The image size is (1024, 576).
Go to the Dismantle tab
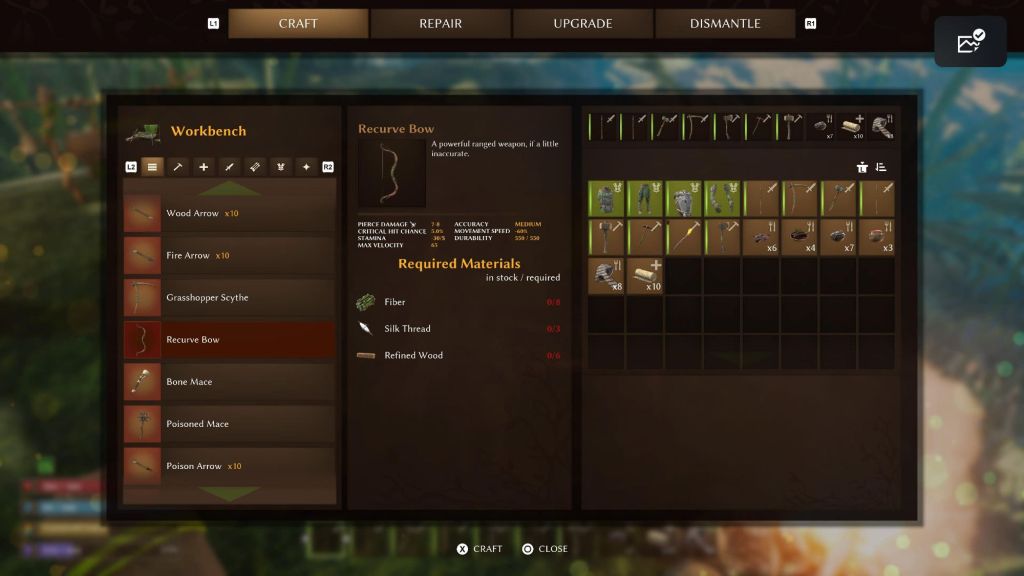(725, 24)
